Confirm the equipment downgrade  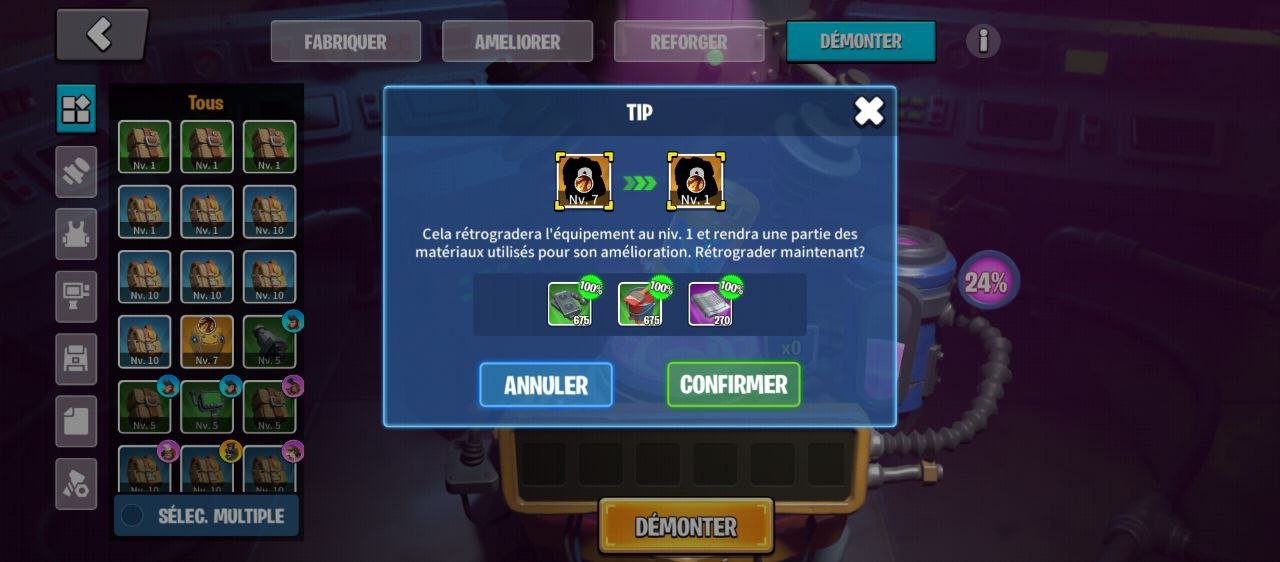(x=733, y=385)
